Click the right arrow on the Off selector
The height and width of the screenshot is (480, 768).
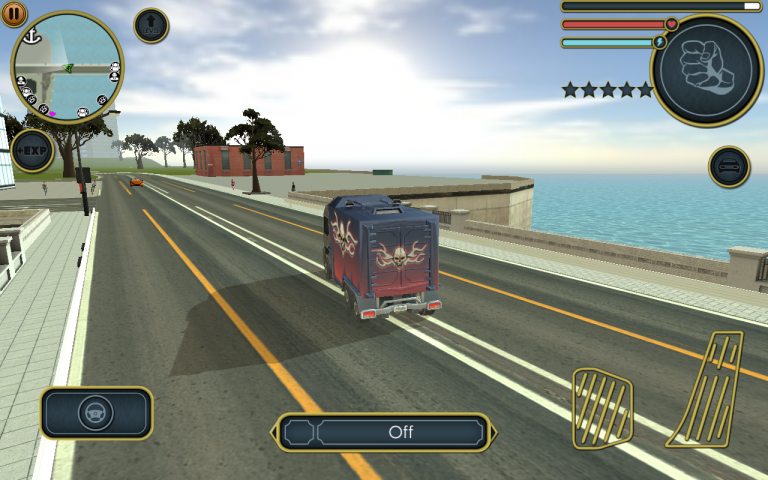(493, 432)
